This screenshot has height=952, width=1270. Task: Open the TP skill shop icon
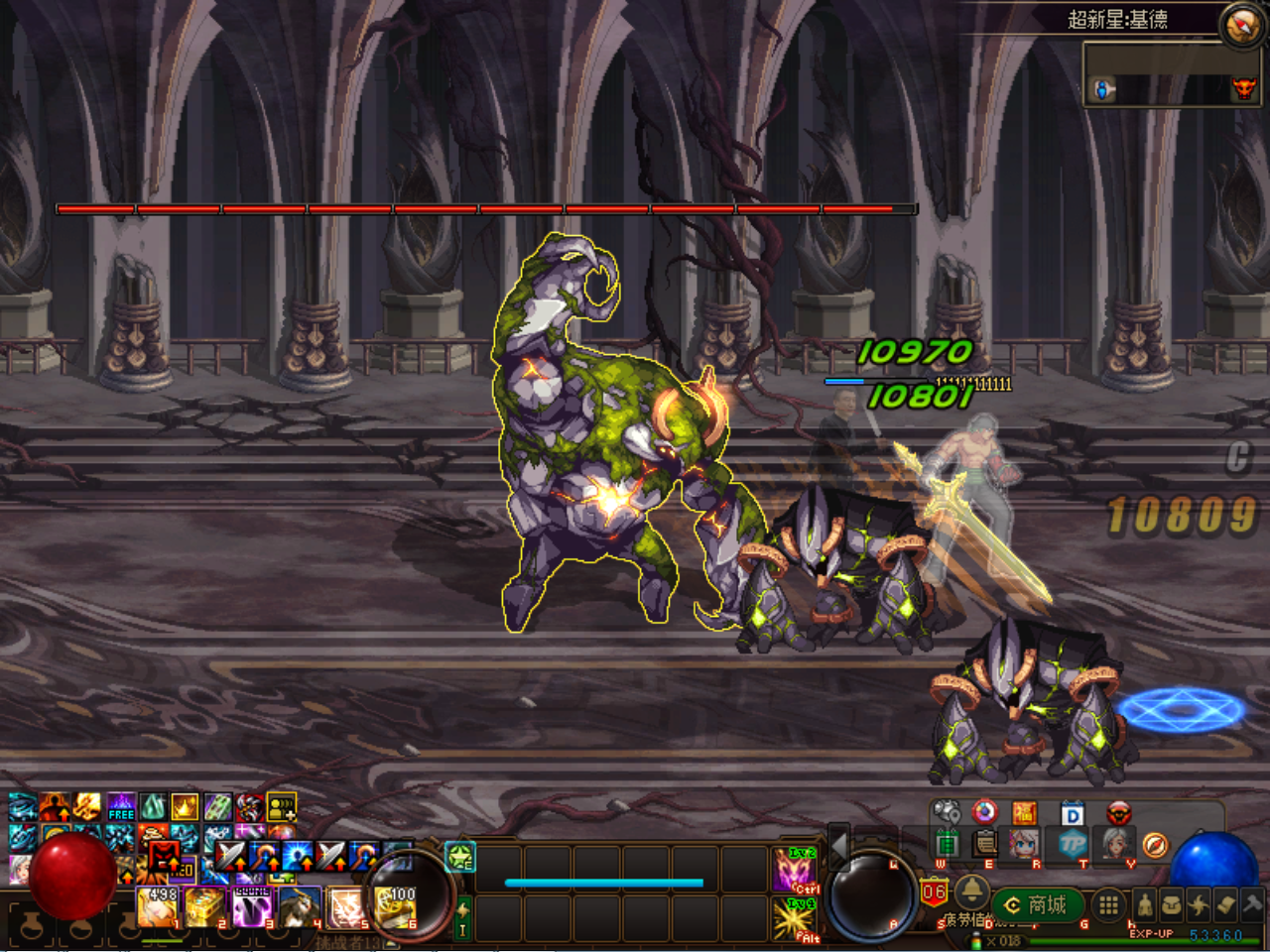click(x=1072, y=844)
